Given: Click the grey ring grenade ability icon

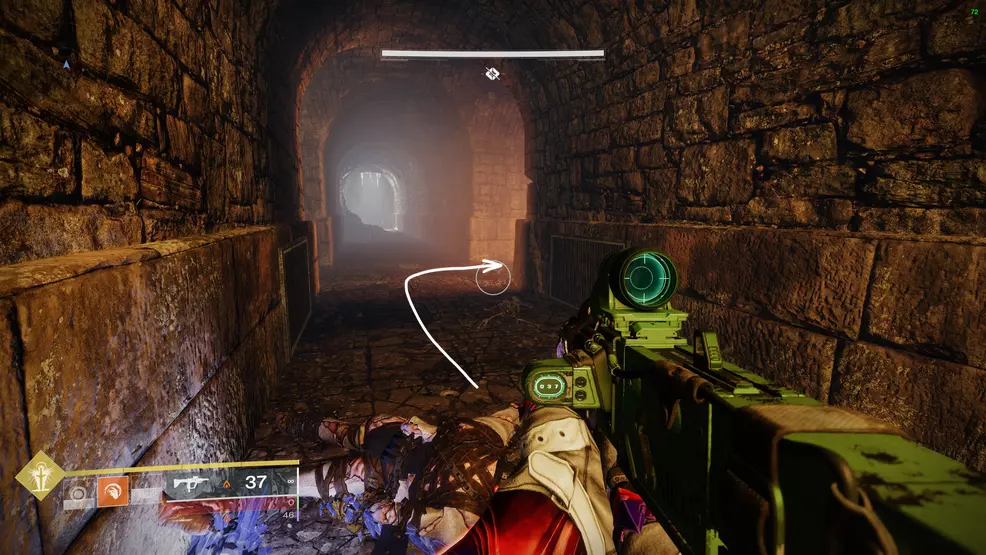Looking at the screenshot, I should point(76,493).
